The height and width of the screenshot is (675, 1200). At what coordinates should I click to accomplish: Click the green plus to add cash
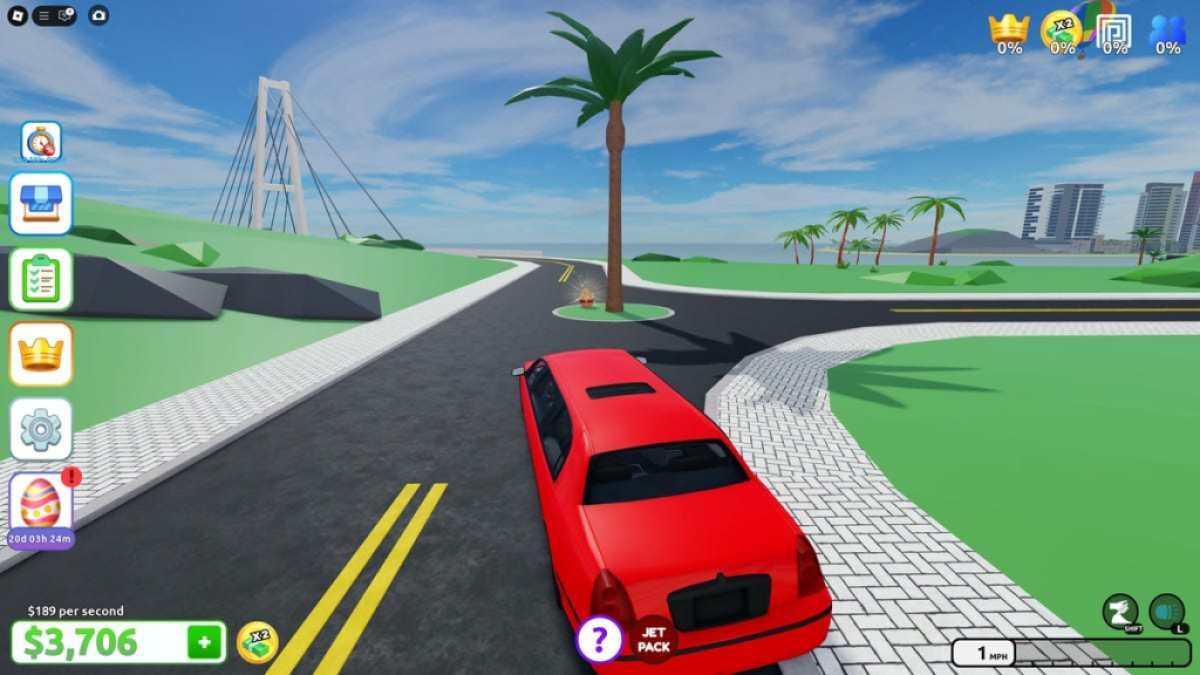pos(204,642)
